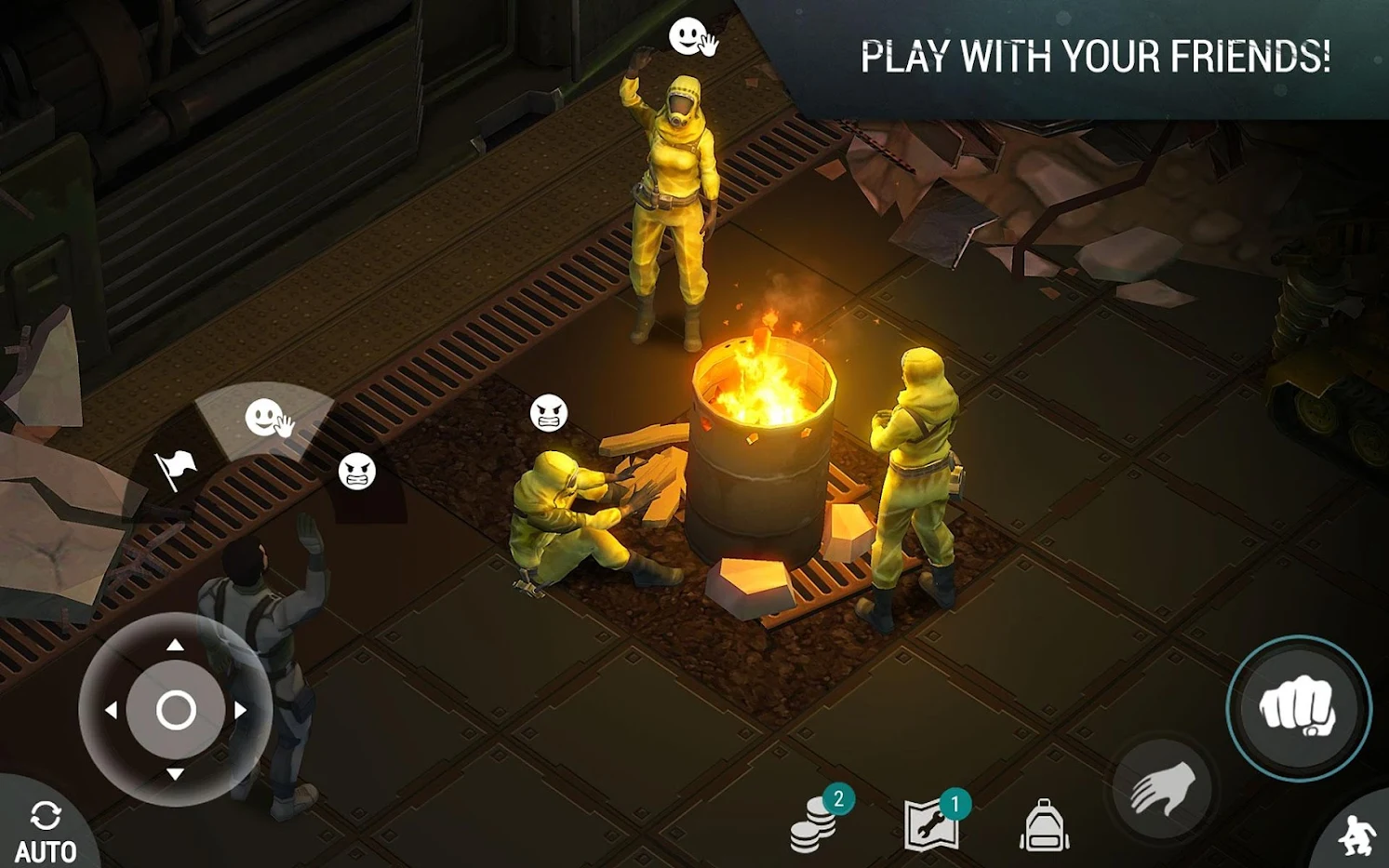Choose the waving smiley emote in wheel
1389x868 pixels.
[268, 420]
